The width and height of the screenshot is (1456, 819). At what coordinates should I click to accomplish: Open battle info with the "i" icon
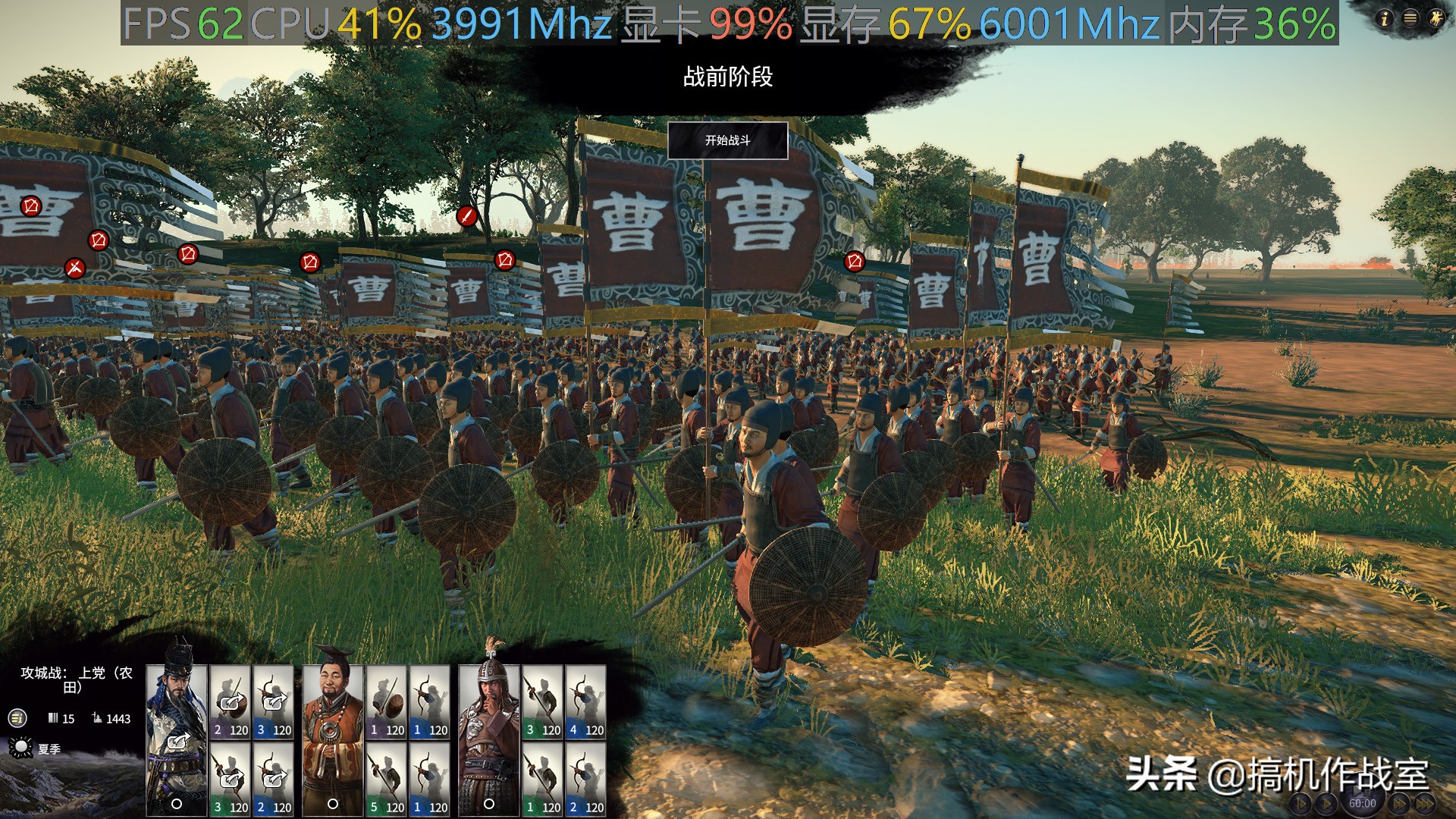tap(1385, 18)
